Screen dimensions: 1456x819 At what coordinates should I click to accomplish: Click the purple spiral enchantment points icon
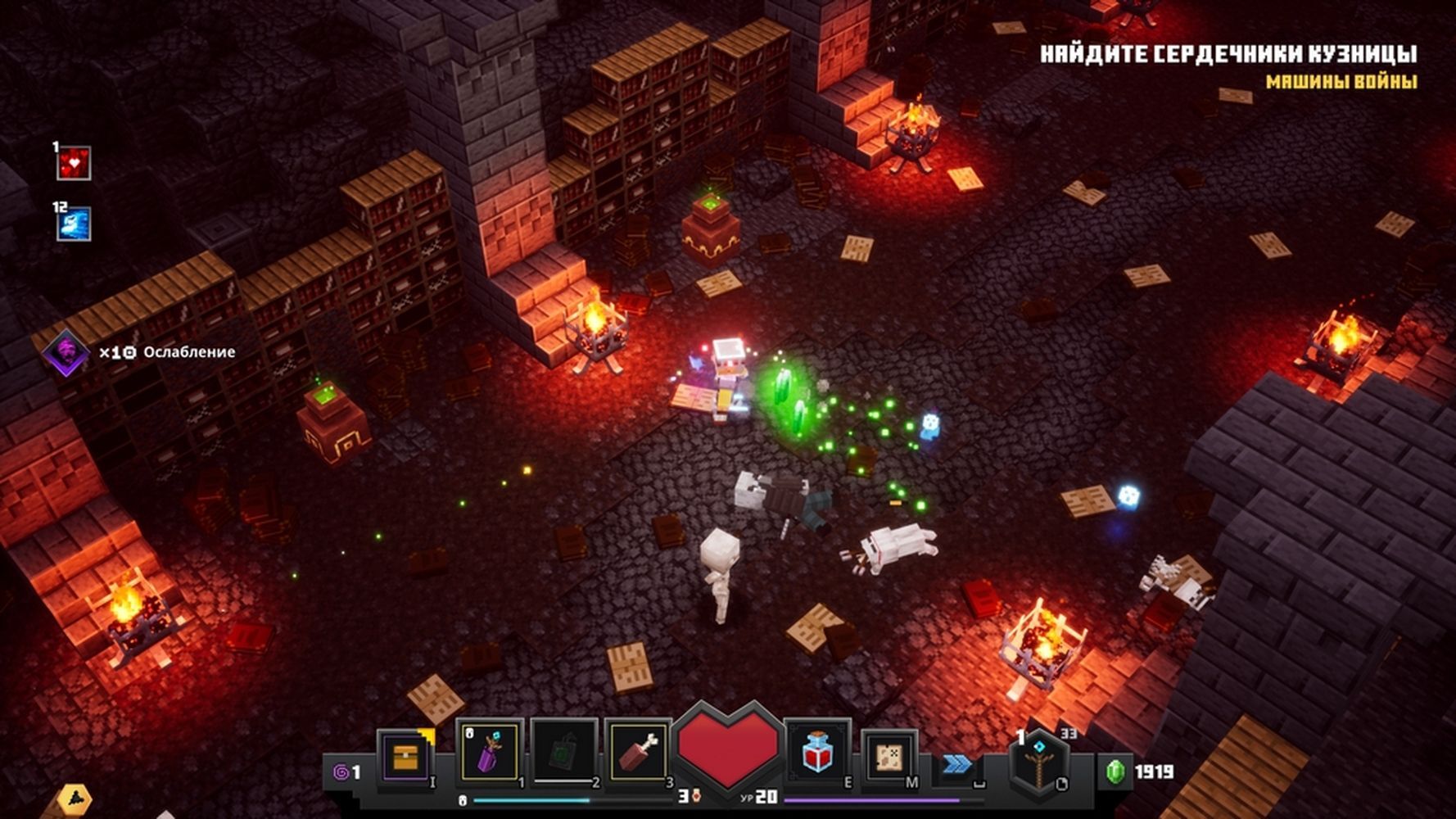pyautogui.click(x=340, y=771)
